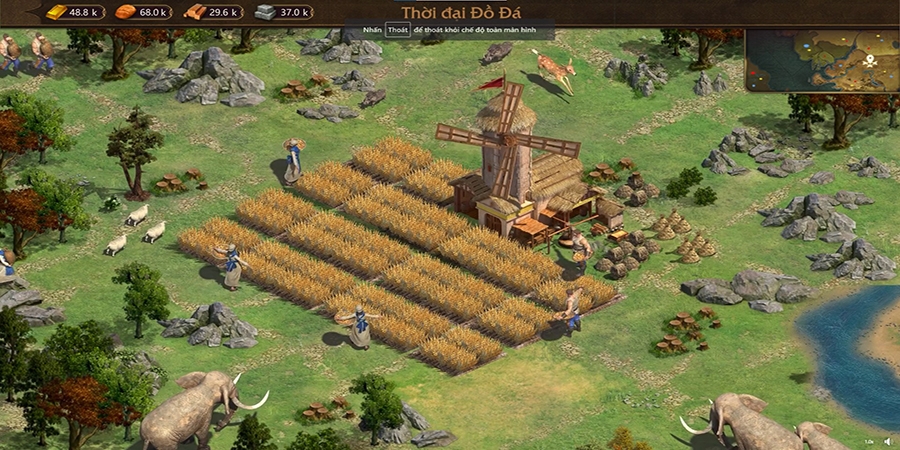Click the minimap in the corner
900x450 pixels.
821,60
